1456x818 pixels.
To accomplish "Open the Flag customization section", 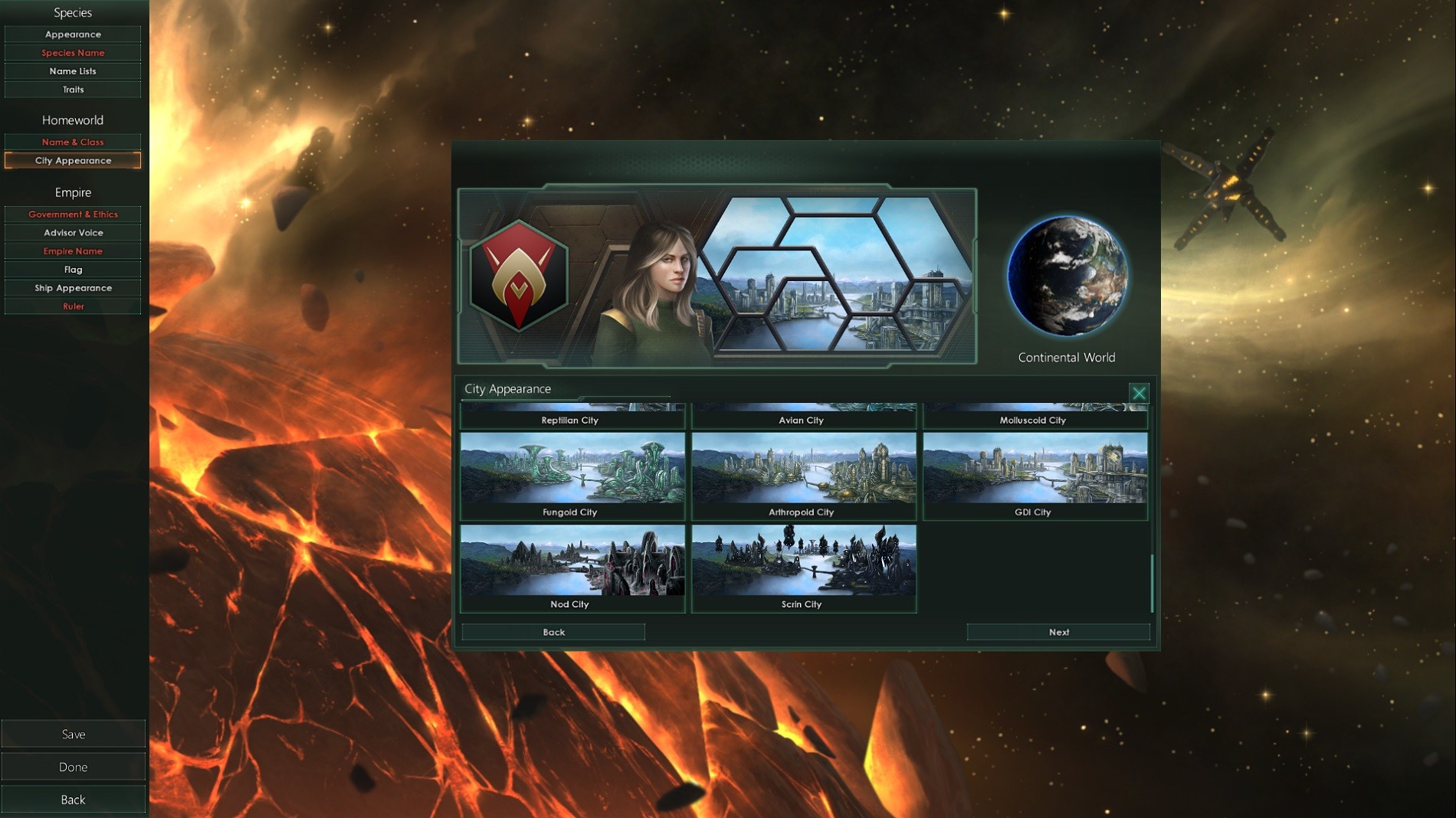I will [x=73, y=270].
